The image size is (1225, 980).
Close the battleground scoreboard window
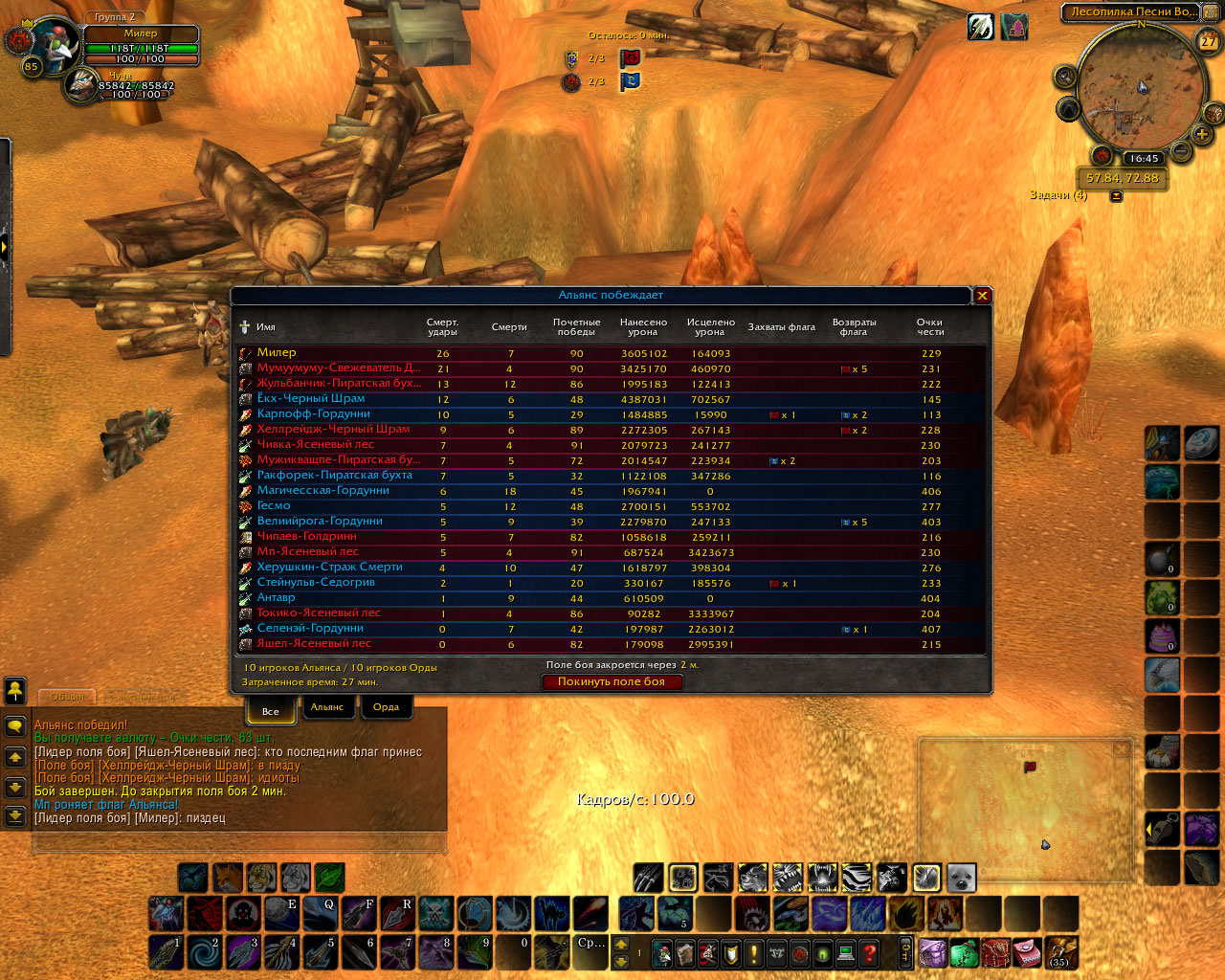[982, 296]
